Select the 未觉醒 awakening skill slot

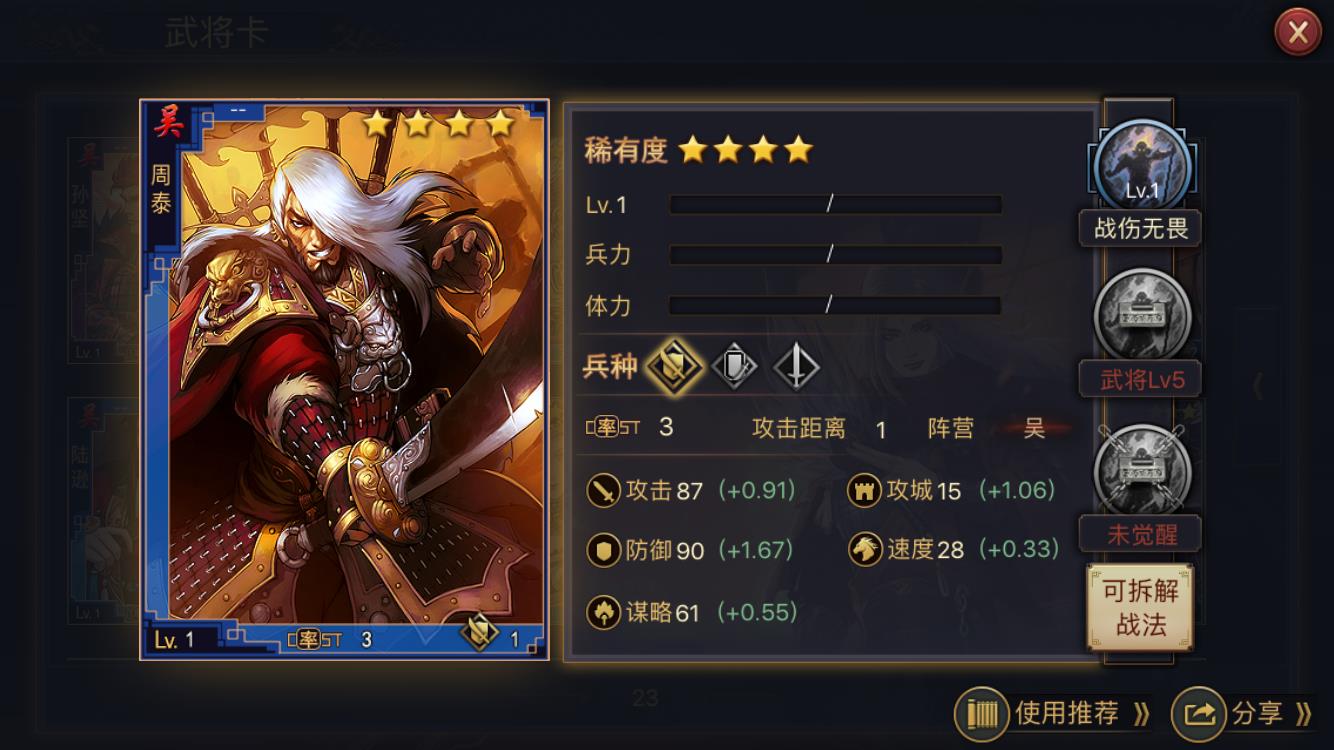[x=1142, y=470]
